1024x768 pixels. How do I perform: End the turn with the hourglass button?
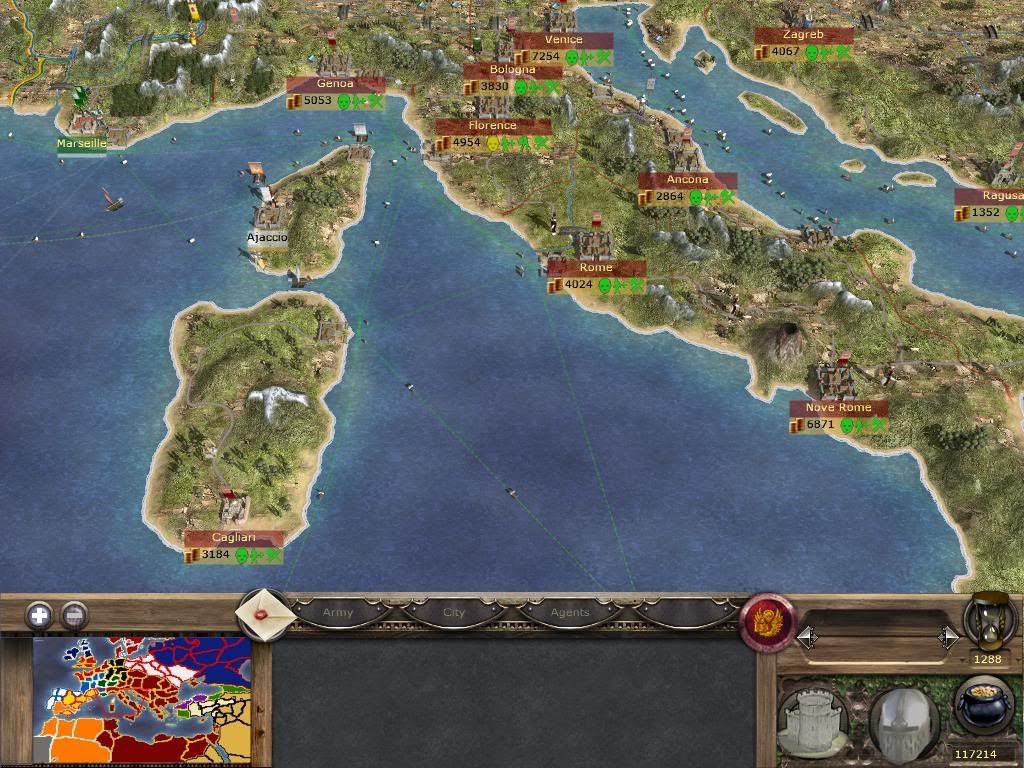pos(990,622)
